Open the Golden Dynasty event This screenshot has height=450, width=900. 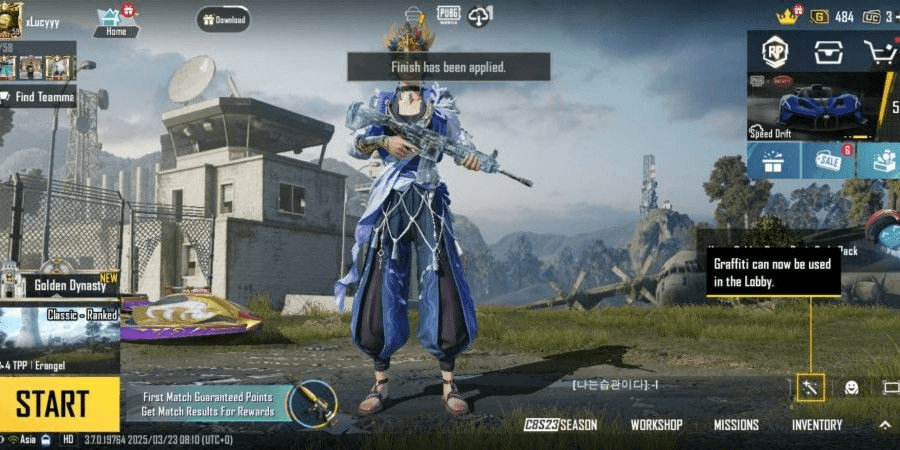point(60,284)
